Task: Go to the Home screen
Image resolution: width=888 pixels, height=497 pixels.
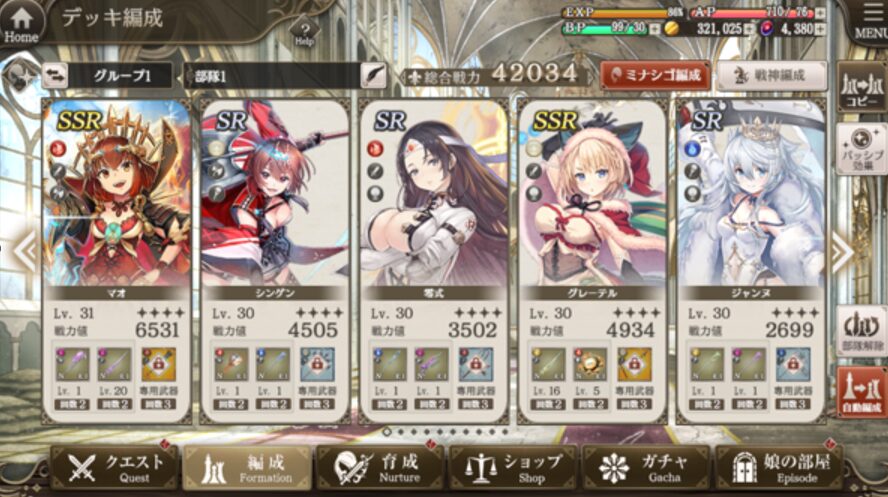Action: (21, 22)
